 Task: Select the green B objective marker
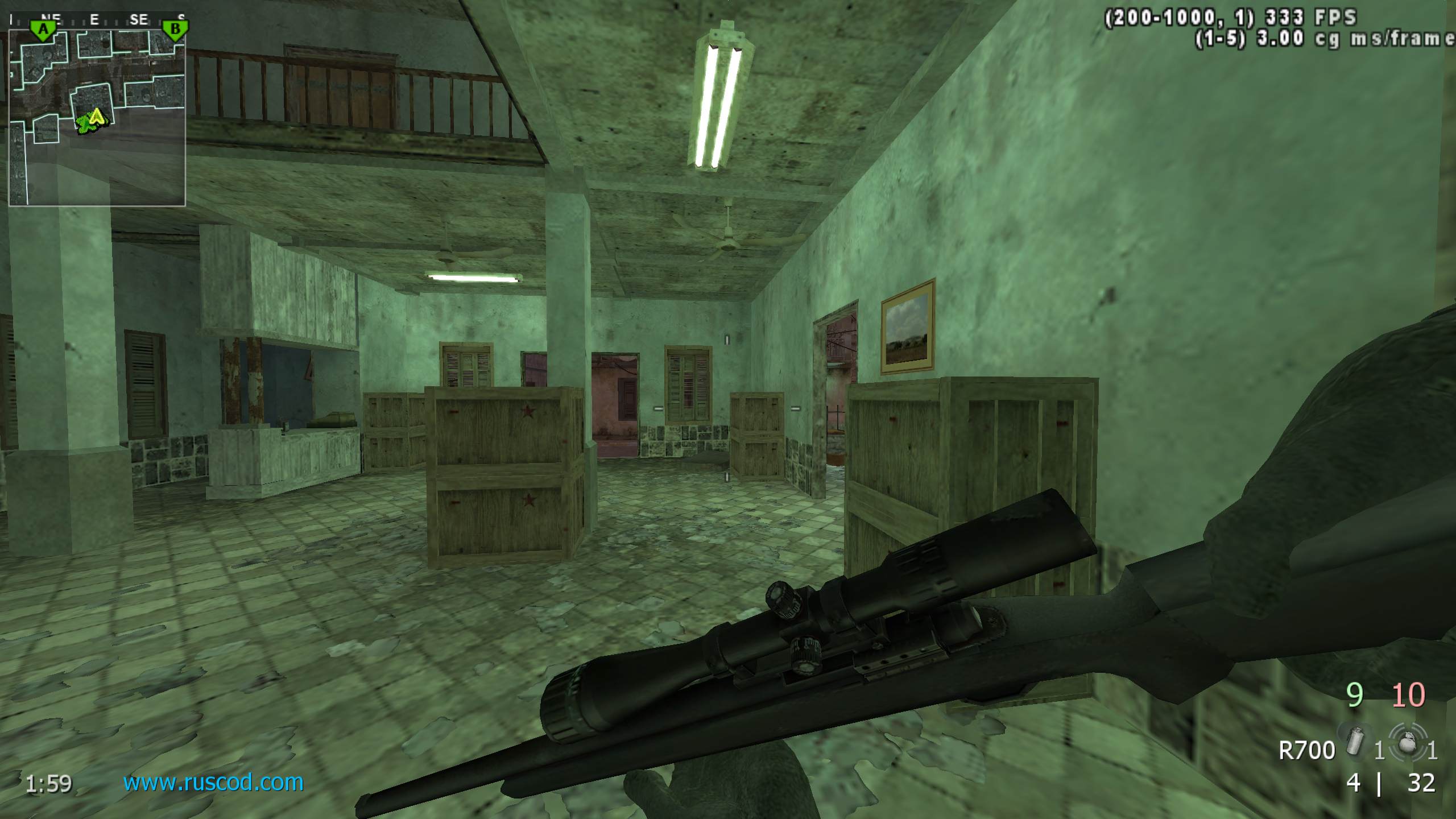(x=175, y=30)
